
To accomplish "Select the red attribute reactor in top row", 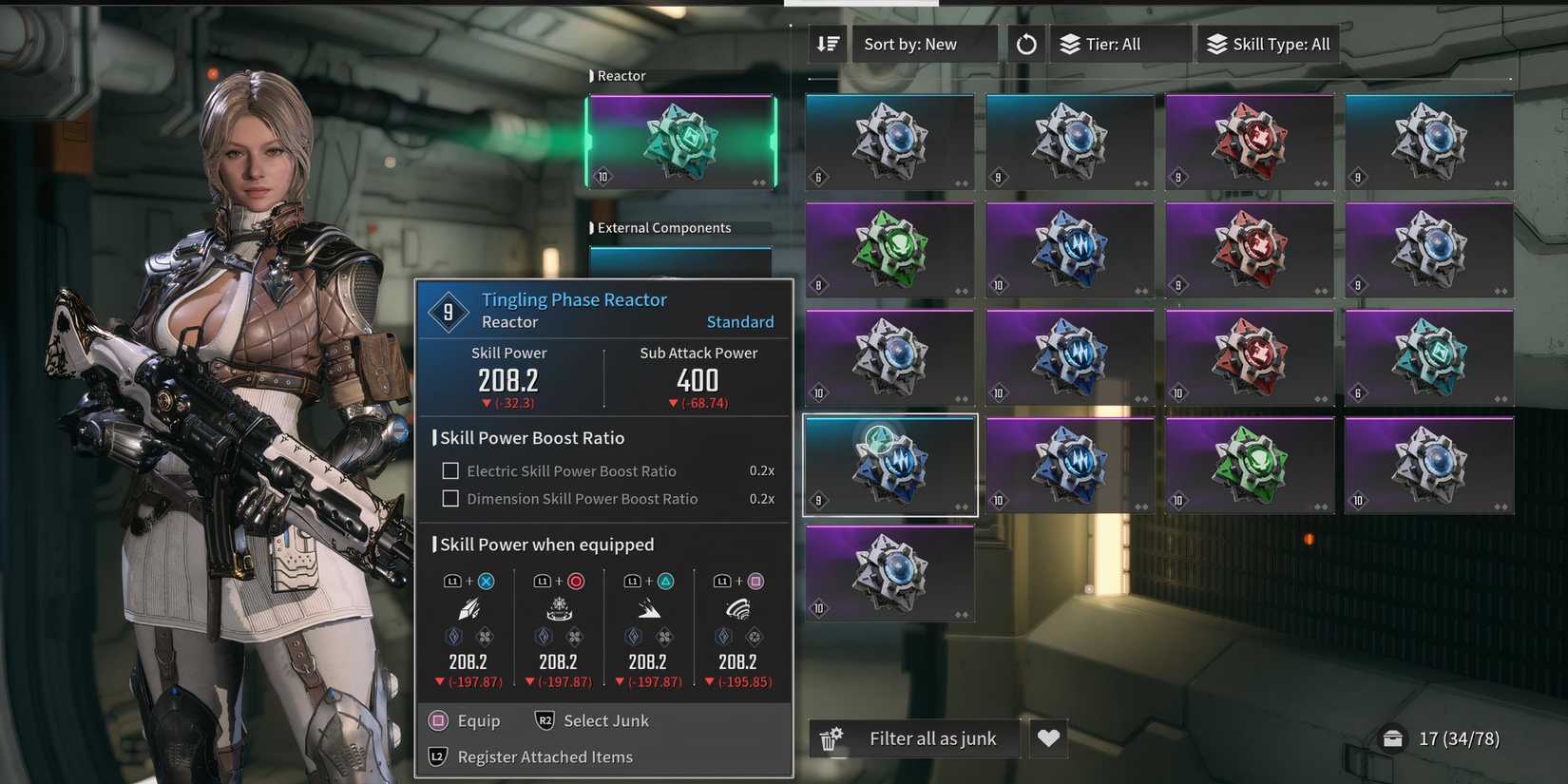I will click(1249, 141).
